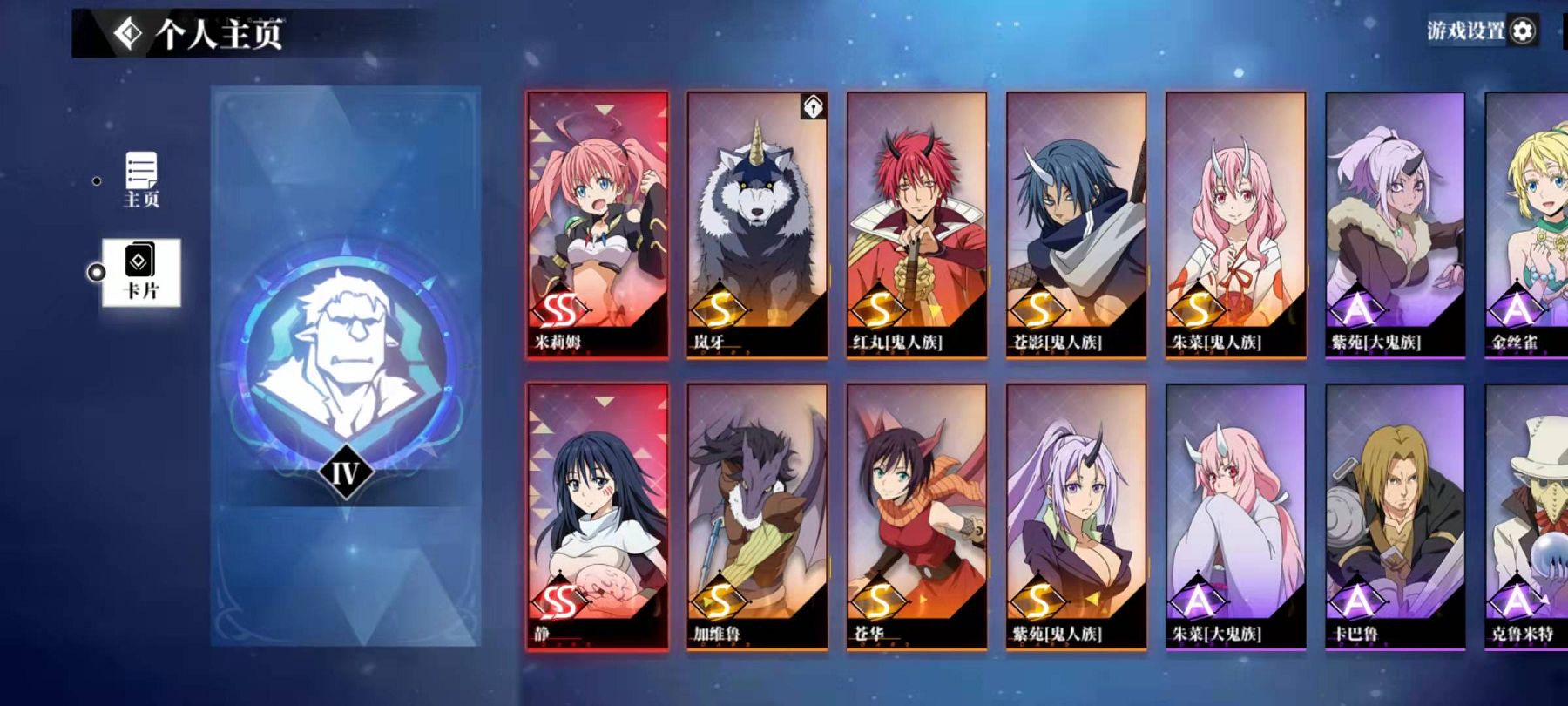
Task: Pick the 红丸[鬼人族] card
Action: coord(916,224)
